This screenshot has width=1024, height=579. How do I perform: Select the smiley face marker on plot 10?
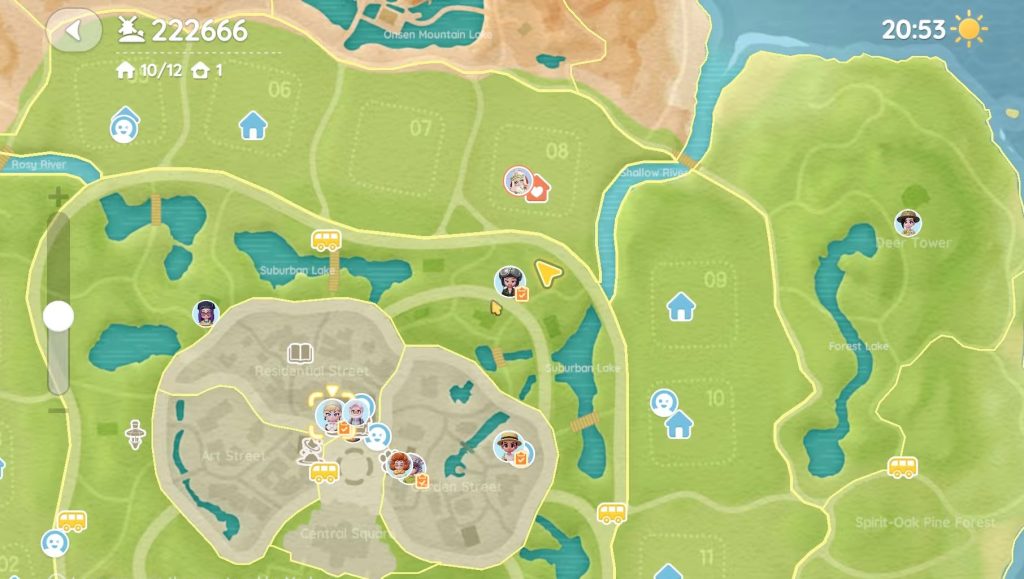[x=662, y=402]
